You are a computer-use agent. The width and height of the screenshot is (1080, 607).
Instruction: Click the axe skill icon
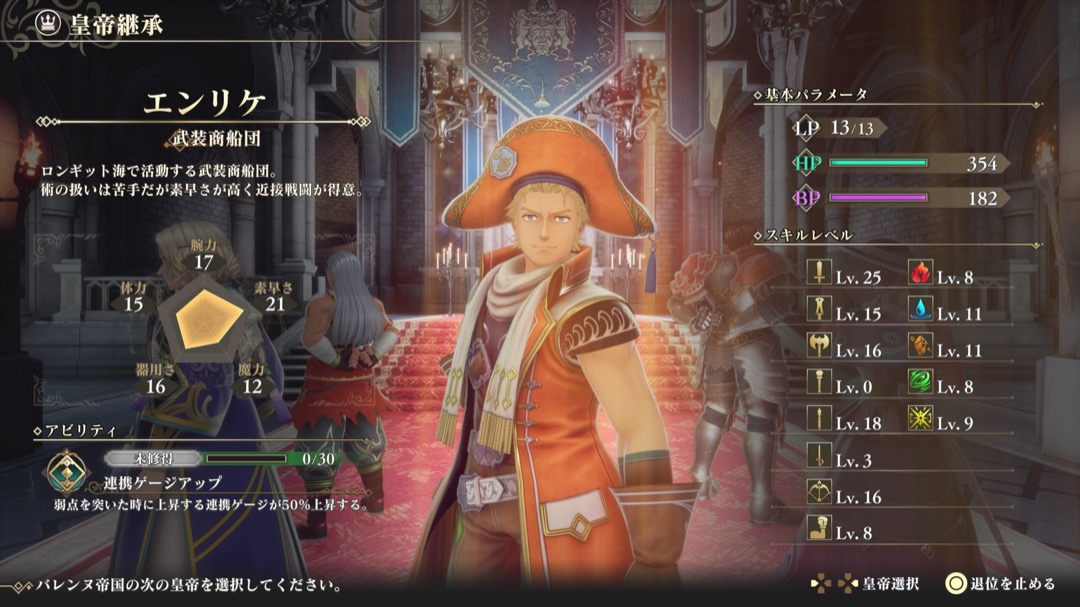(818, 348)
